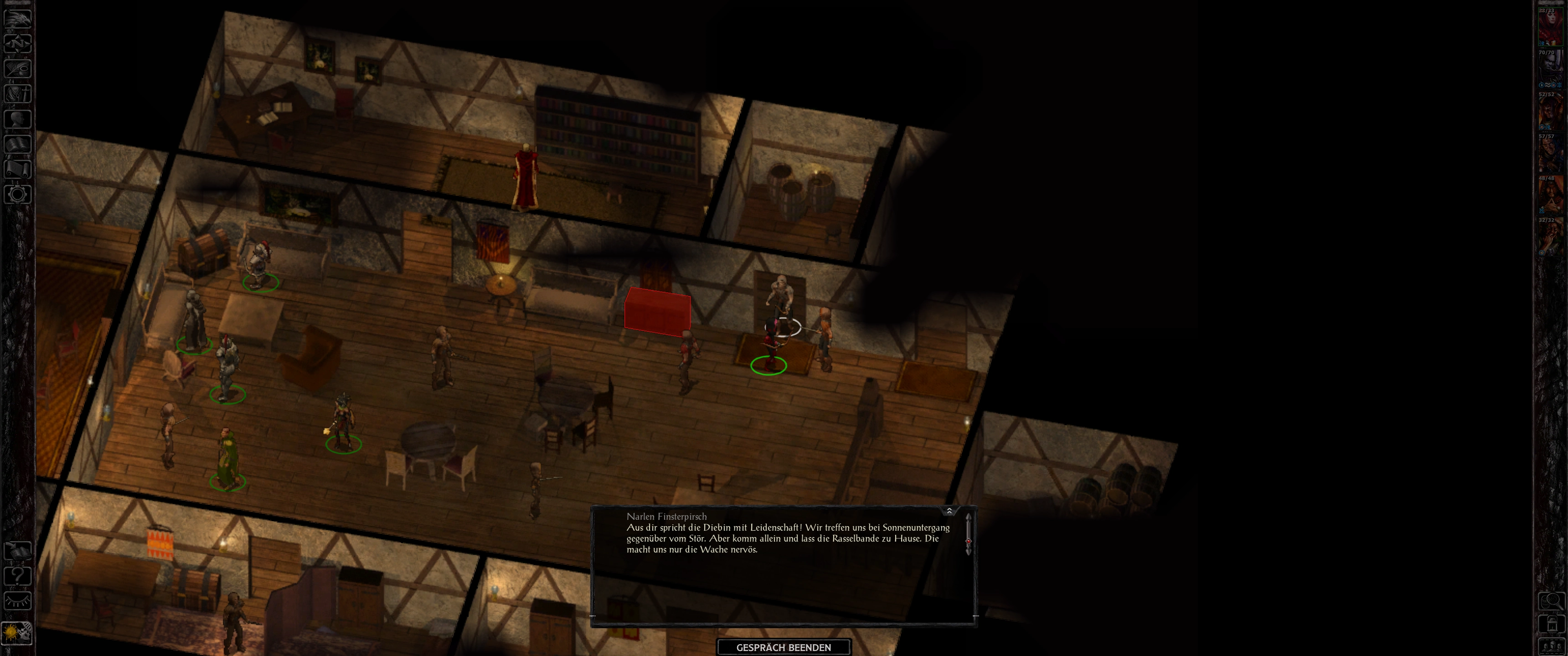End the conversation with Gespräch Beenden
The height and width of the screenshot is (656, 1568).
(x=784, y=647)
